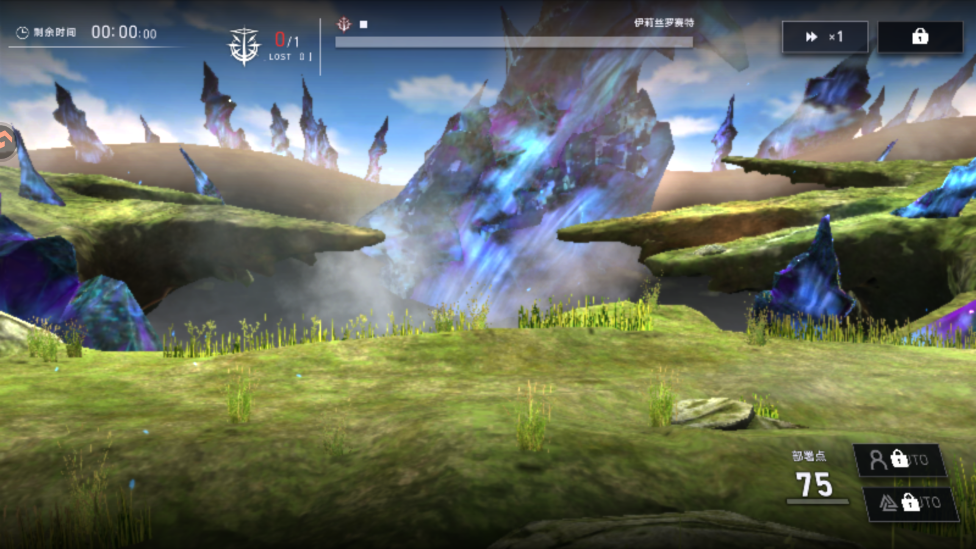The width and height of the screenshot is (976, 549).
Task: Click the locked padlock button beside the speed control
Action: [920, 37]
